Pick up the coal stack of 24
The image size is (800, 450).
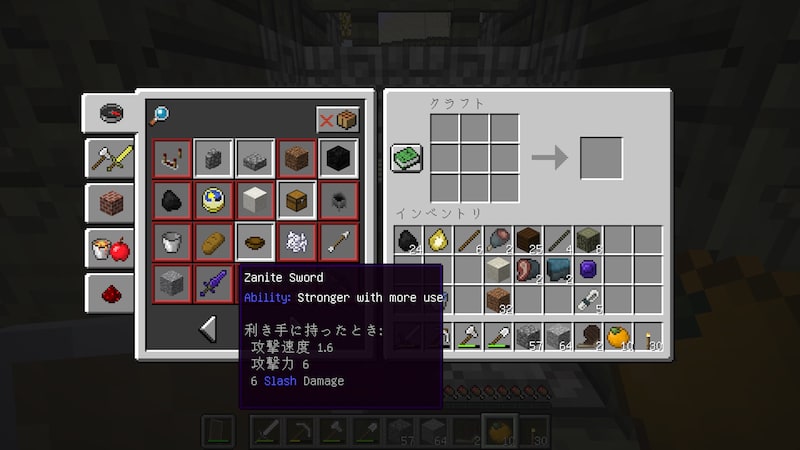(x=408, y=240)
